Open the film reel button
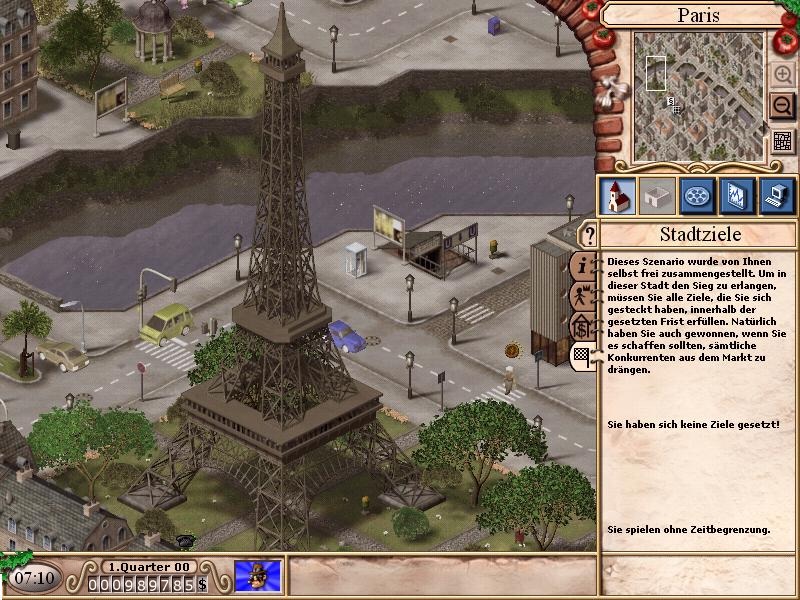This screenshot has height=600, width=800. [x=696, y=196]
